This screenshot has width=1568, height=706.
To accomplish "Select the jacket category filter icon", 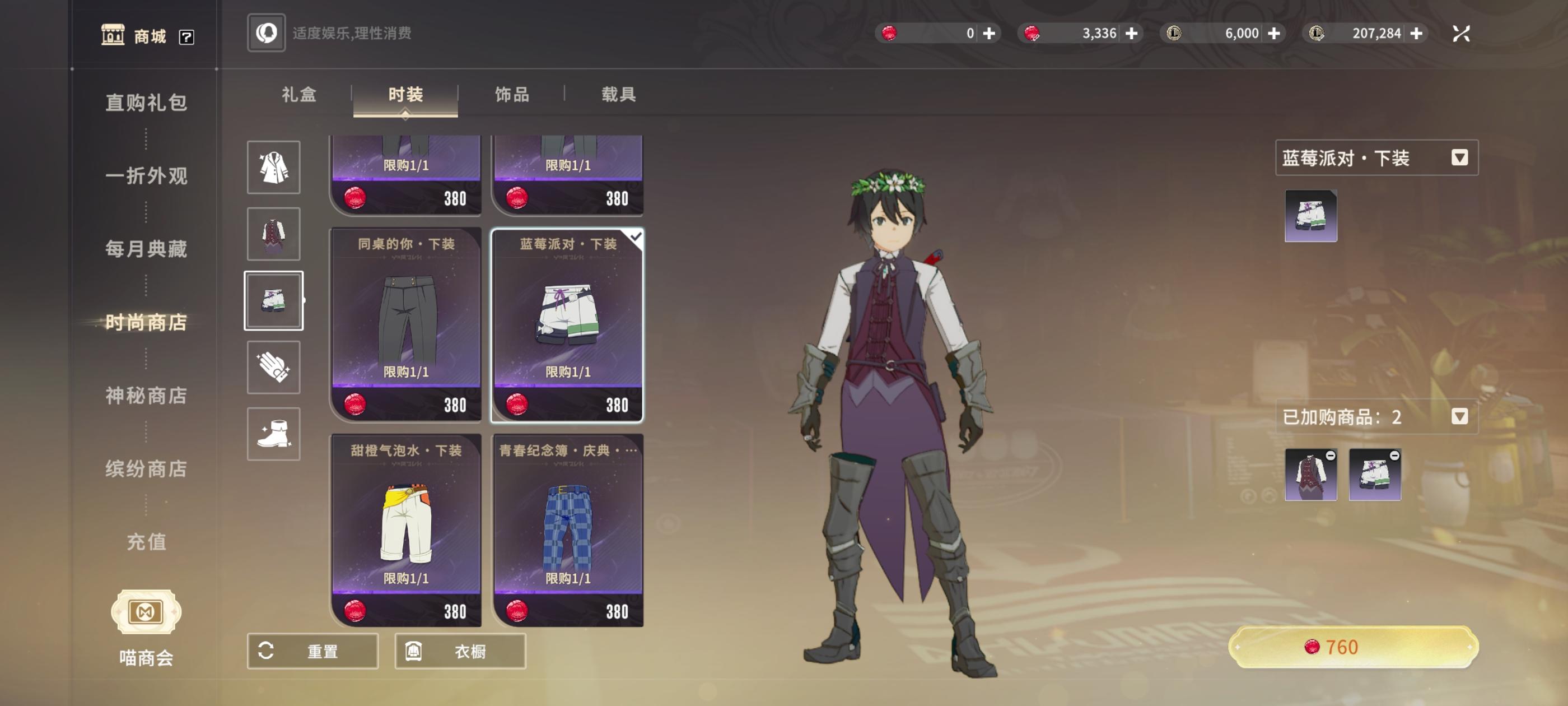I will [x=273, y=168].
